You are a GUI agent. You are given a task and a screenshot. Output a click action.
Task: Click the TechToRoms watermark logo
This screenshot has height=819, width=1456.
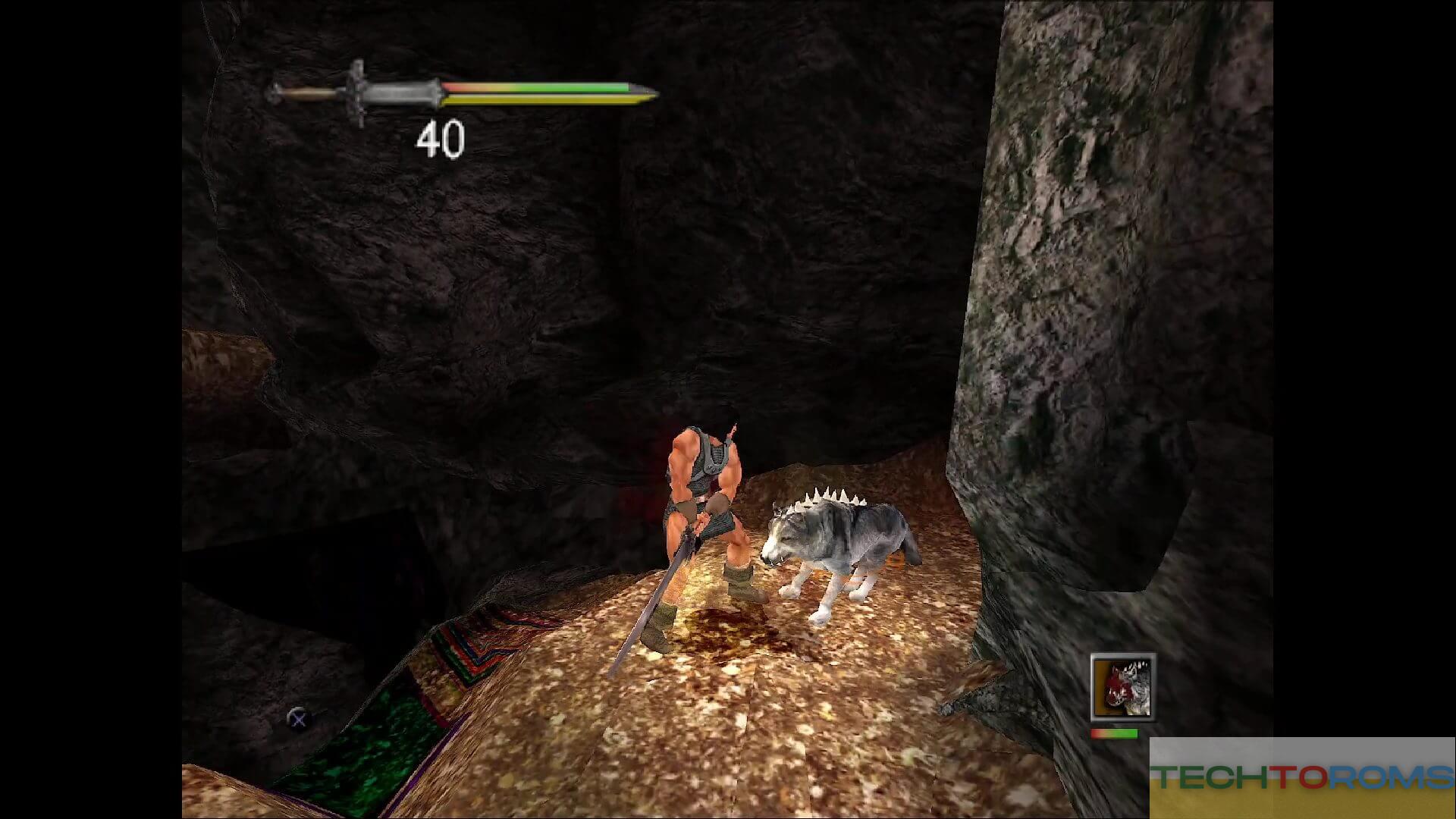tap(1301, 777)
